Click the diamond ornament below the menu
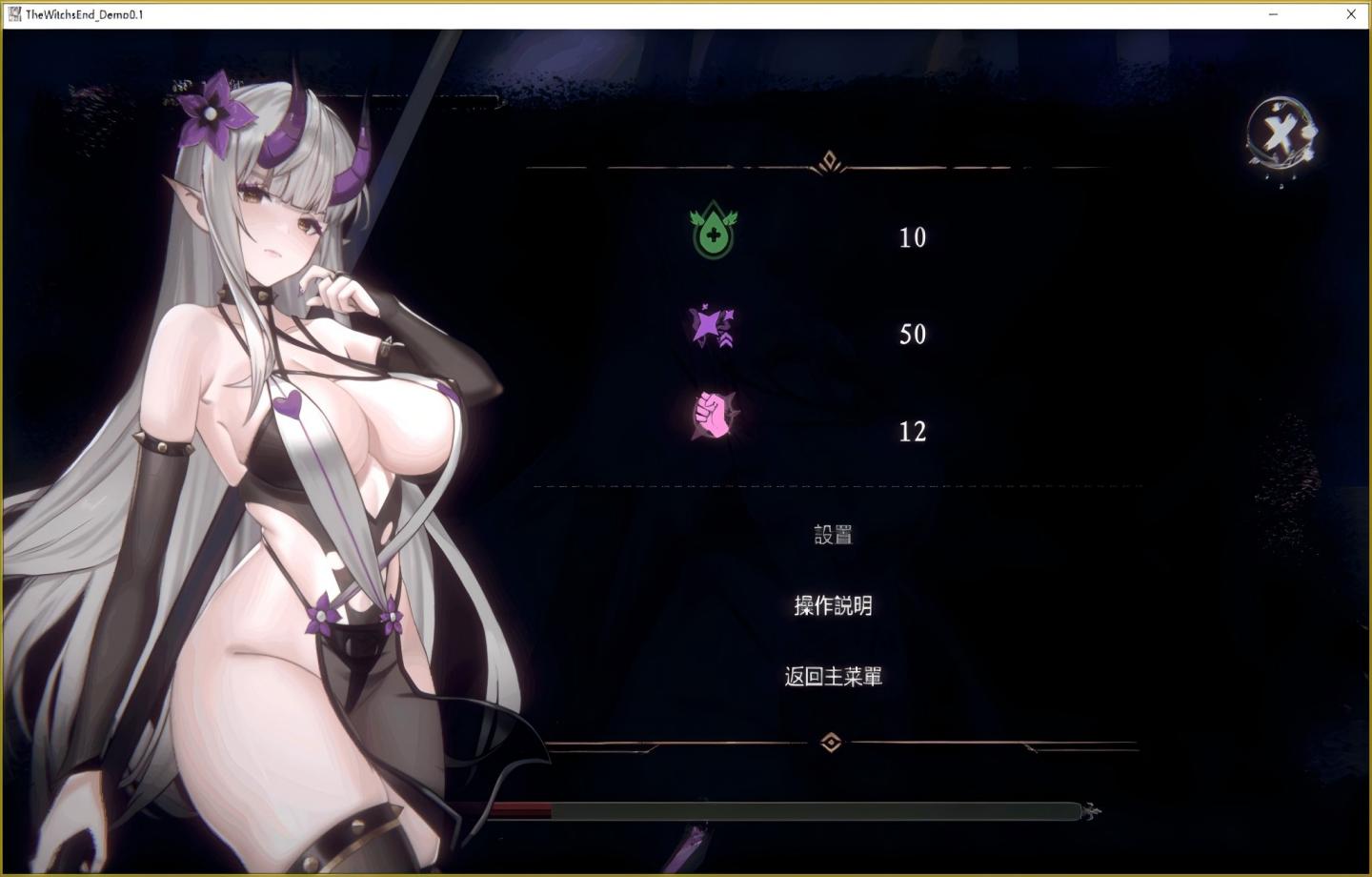1372x877 pixels. [832, 742]
